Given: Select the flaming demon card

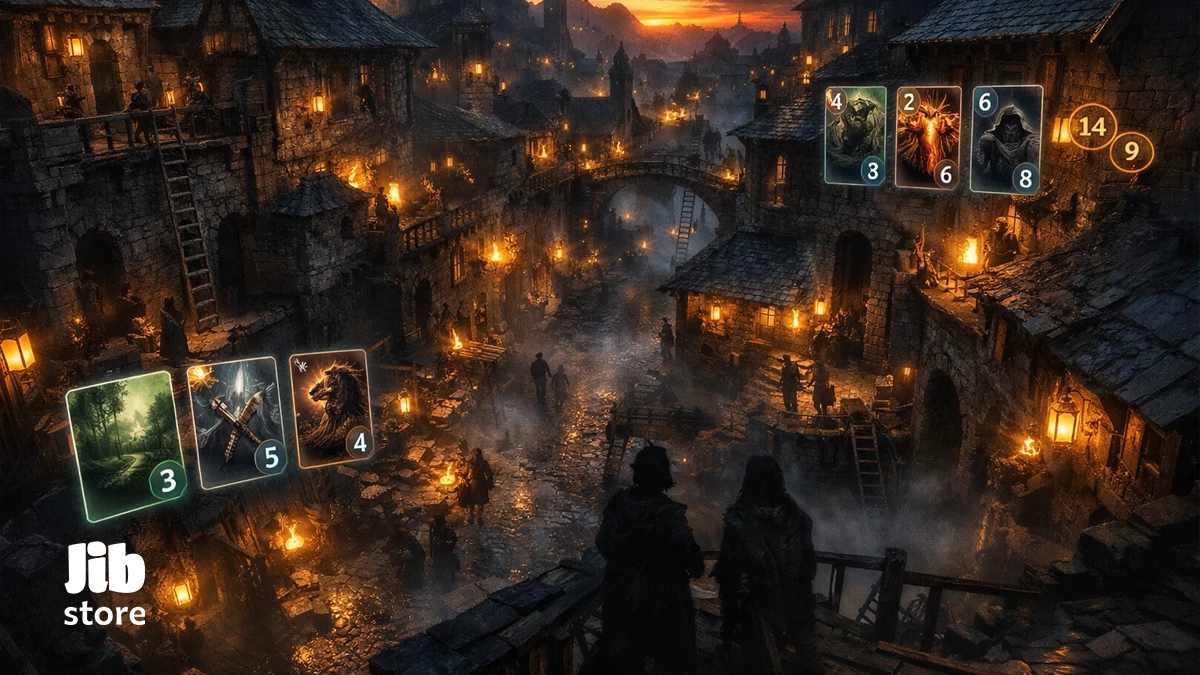Looking at the screenshot, I should (927, 136).
